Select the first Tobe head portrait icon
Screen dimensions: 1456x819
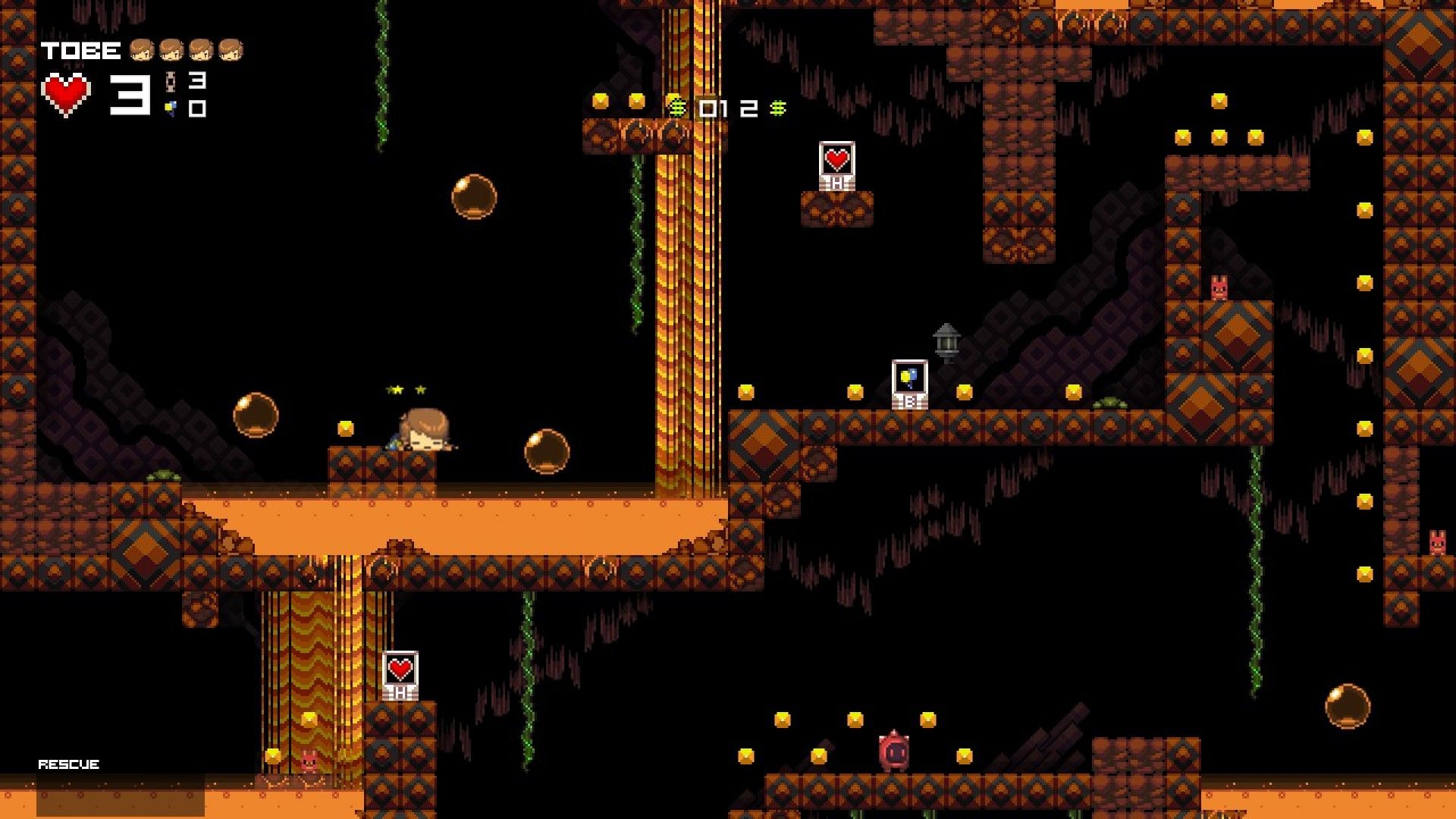tap(143, 52)
